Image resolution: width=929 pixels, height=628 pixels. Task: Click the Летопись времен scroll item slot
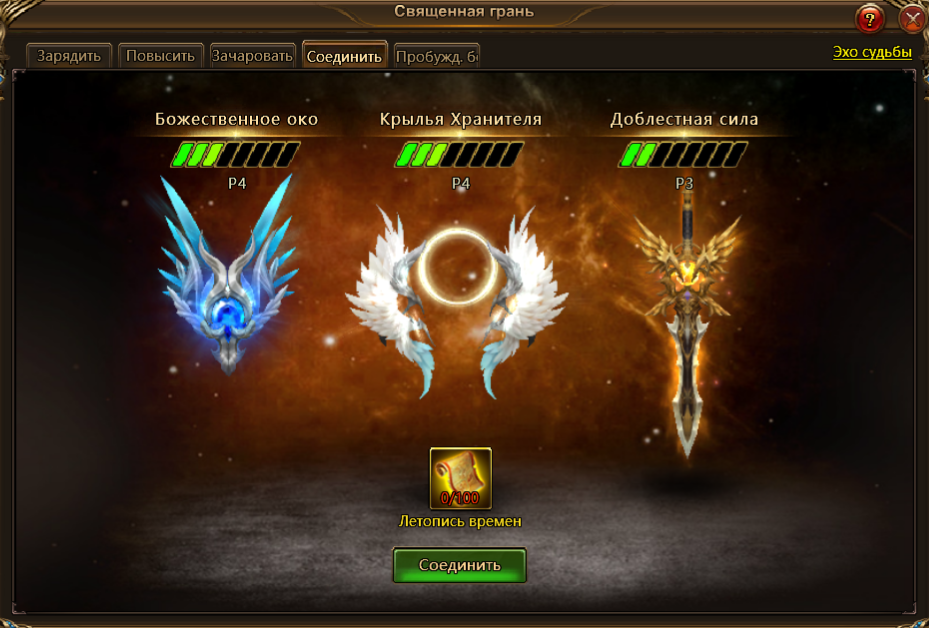(460, 478)
